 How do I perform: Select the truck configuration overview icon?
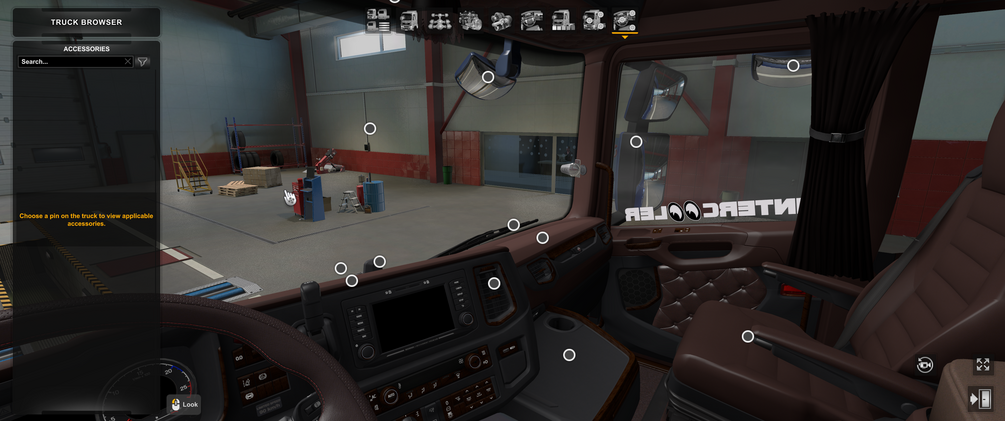tap(378, 19)
